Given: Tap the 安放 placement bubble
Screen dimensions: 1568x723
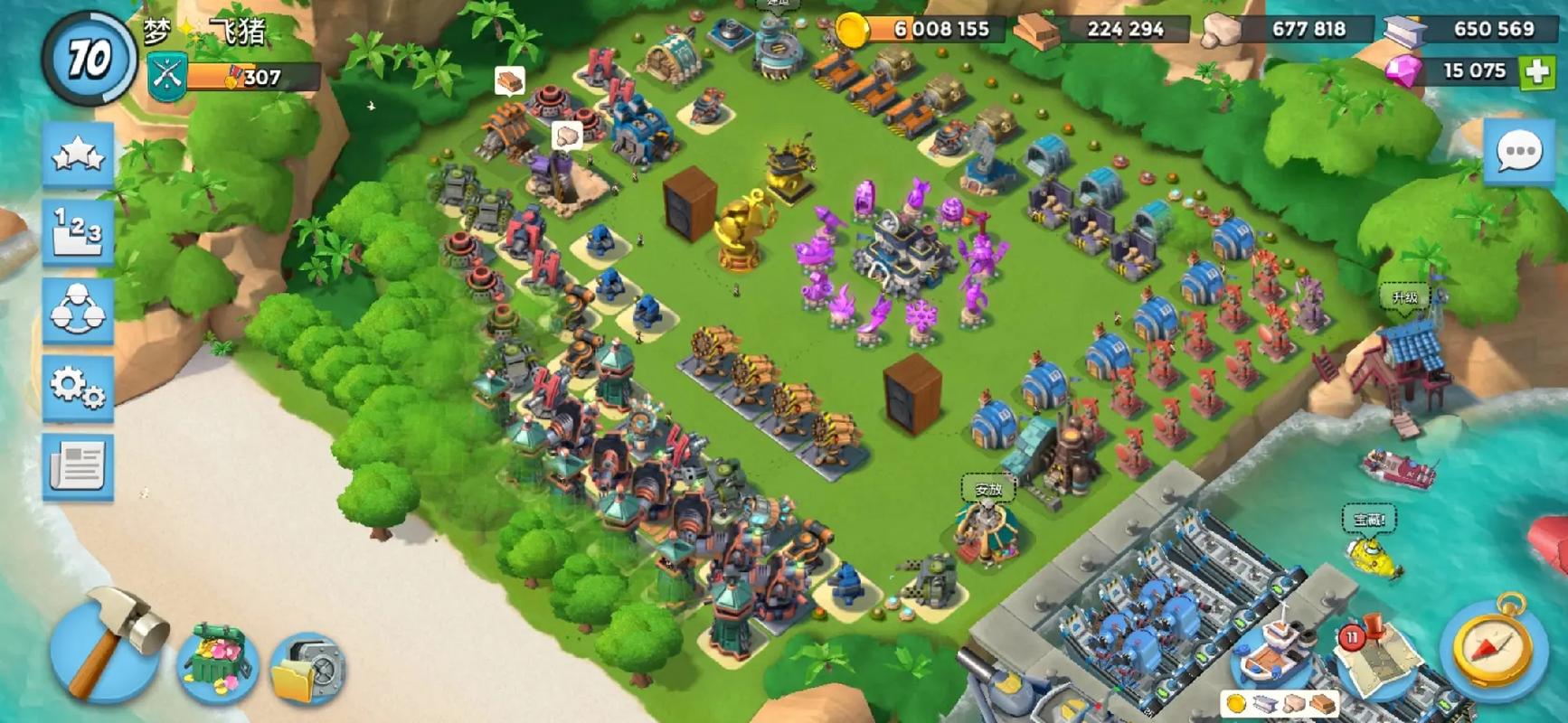Looking at the screenshot, I should pyautogui.click(x=987, y=489).
